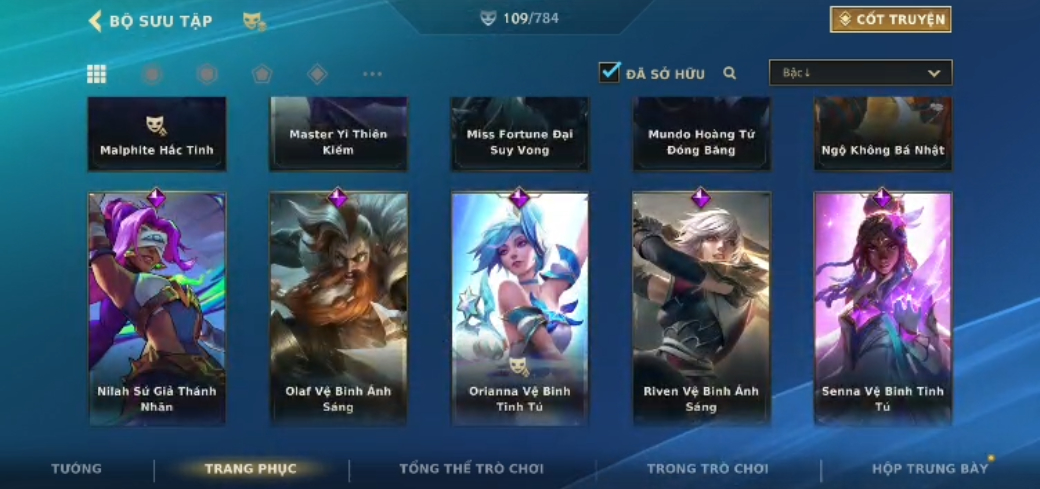Click the three-dots more filters icon
Screen dimensions: 1040x489
pos(372,74)
